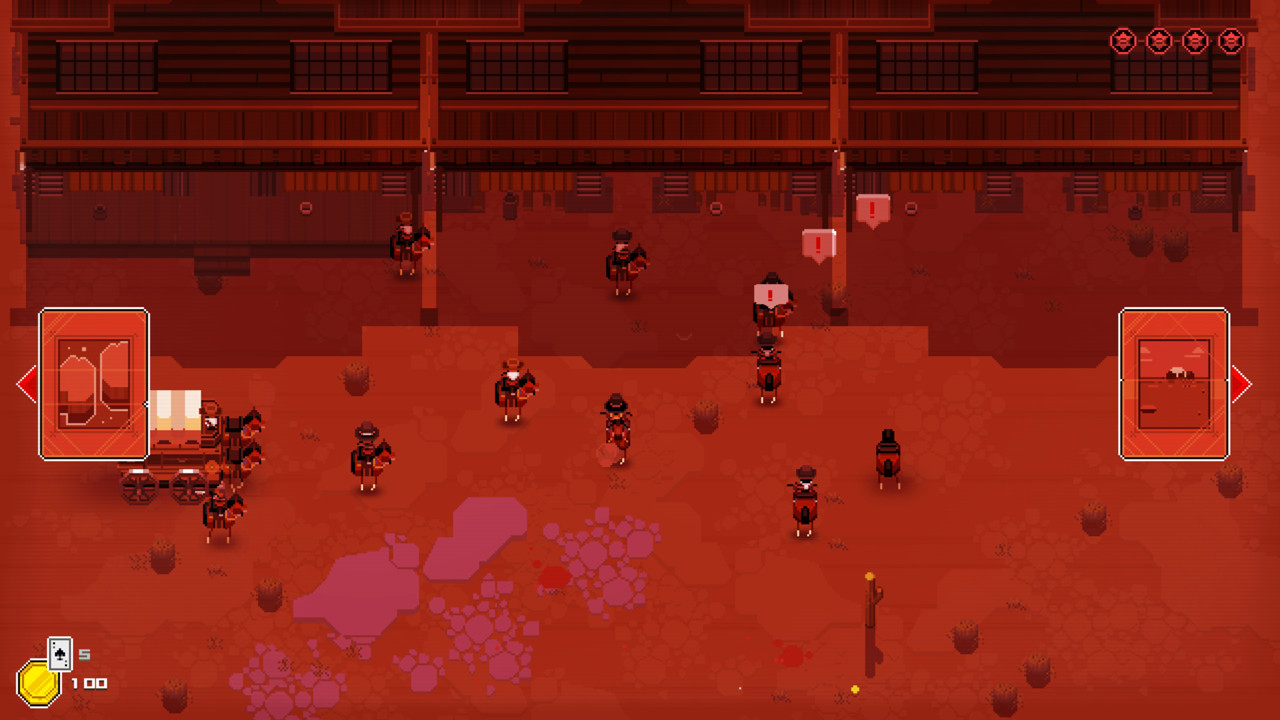Viewport: 1280px width, 720px height.
Task: Open the right desert map card
Action: coord(1174,383)
